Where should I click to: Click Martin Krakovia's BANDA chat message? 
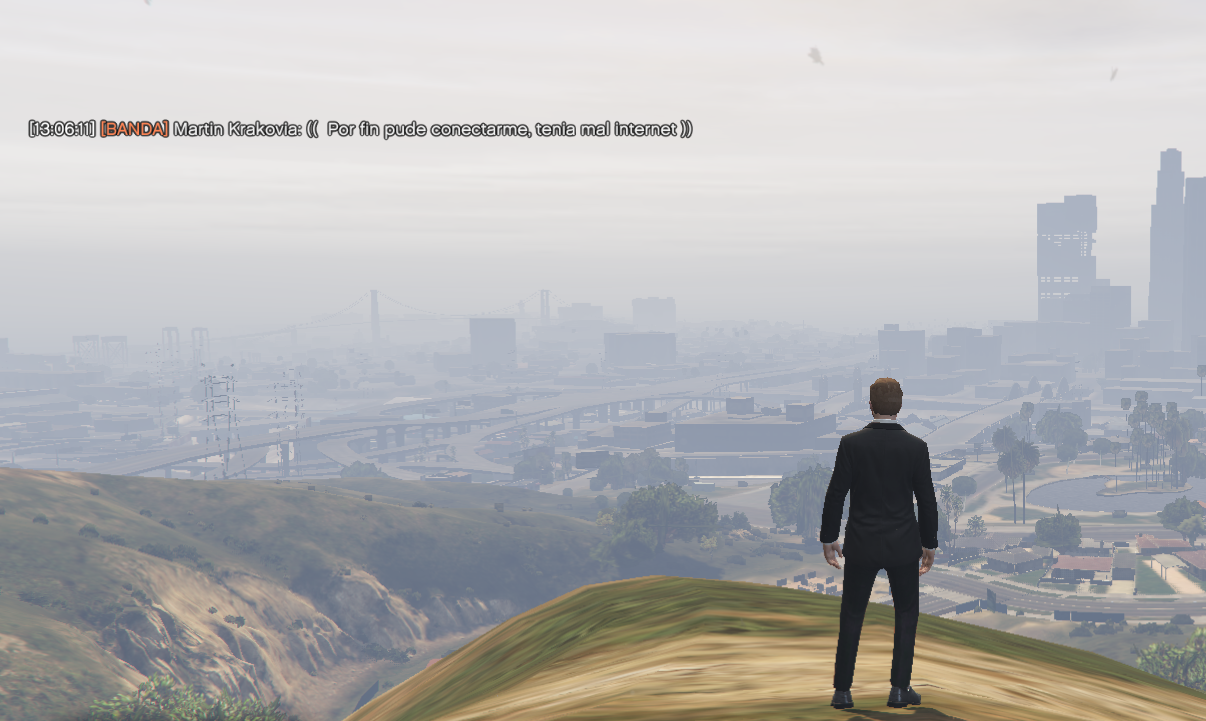tap(360, 129)
